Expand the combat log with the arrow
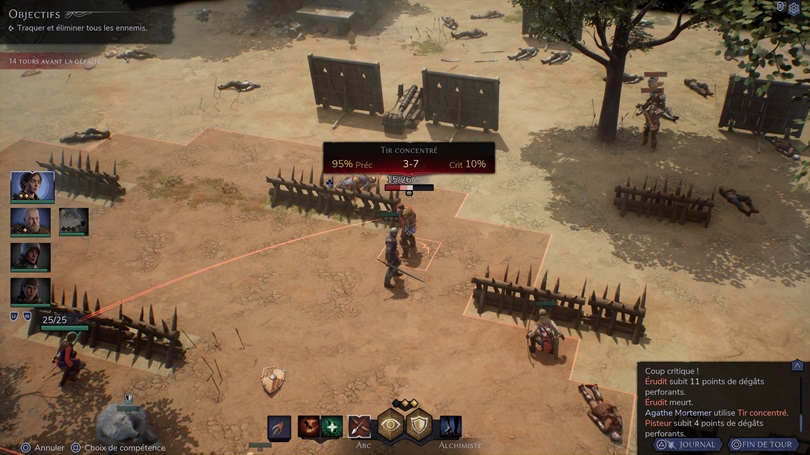 pyautogui.click(x=797, y=366)
